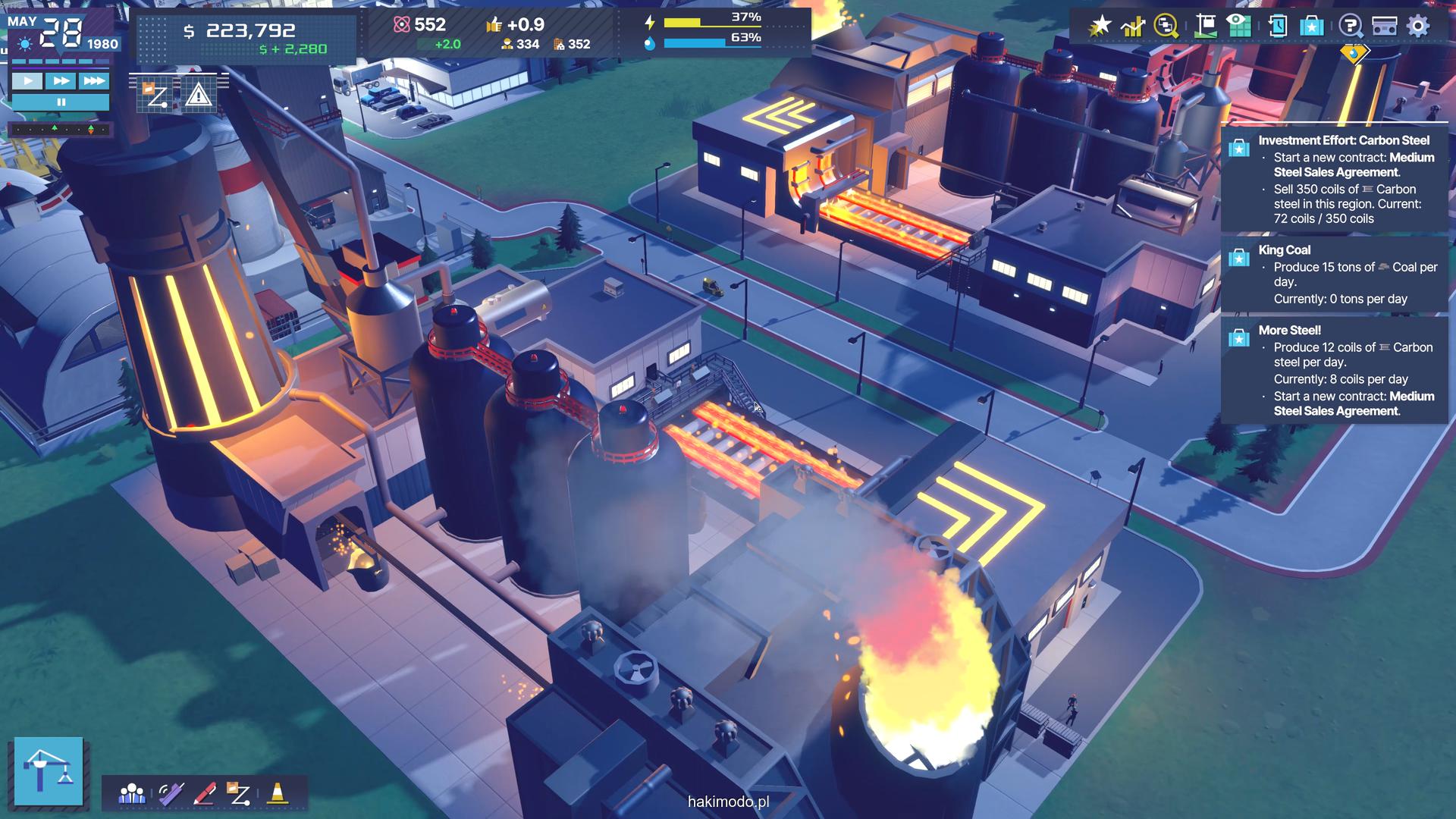
Task: Open the boombox radio icon
Action: click(x=1385, y=27)
